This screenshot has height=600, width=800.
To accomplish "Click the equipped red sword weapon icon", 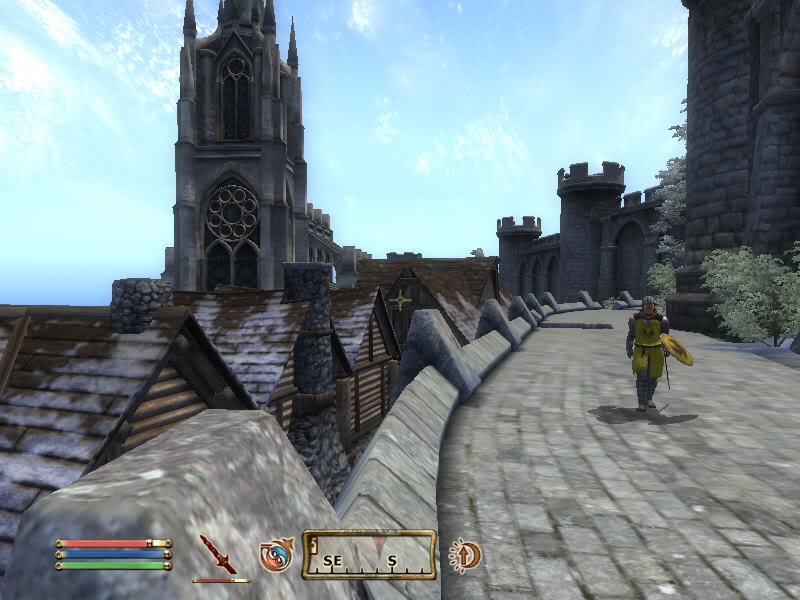I will [217, 553].
